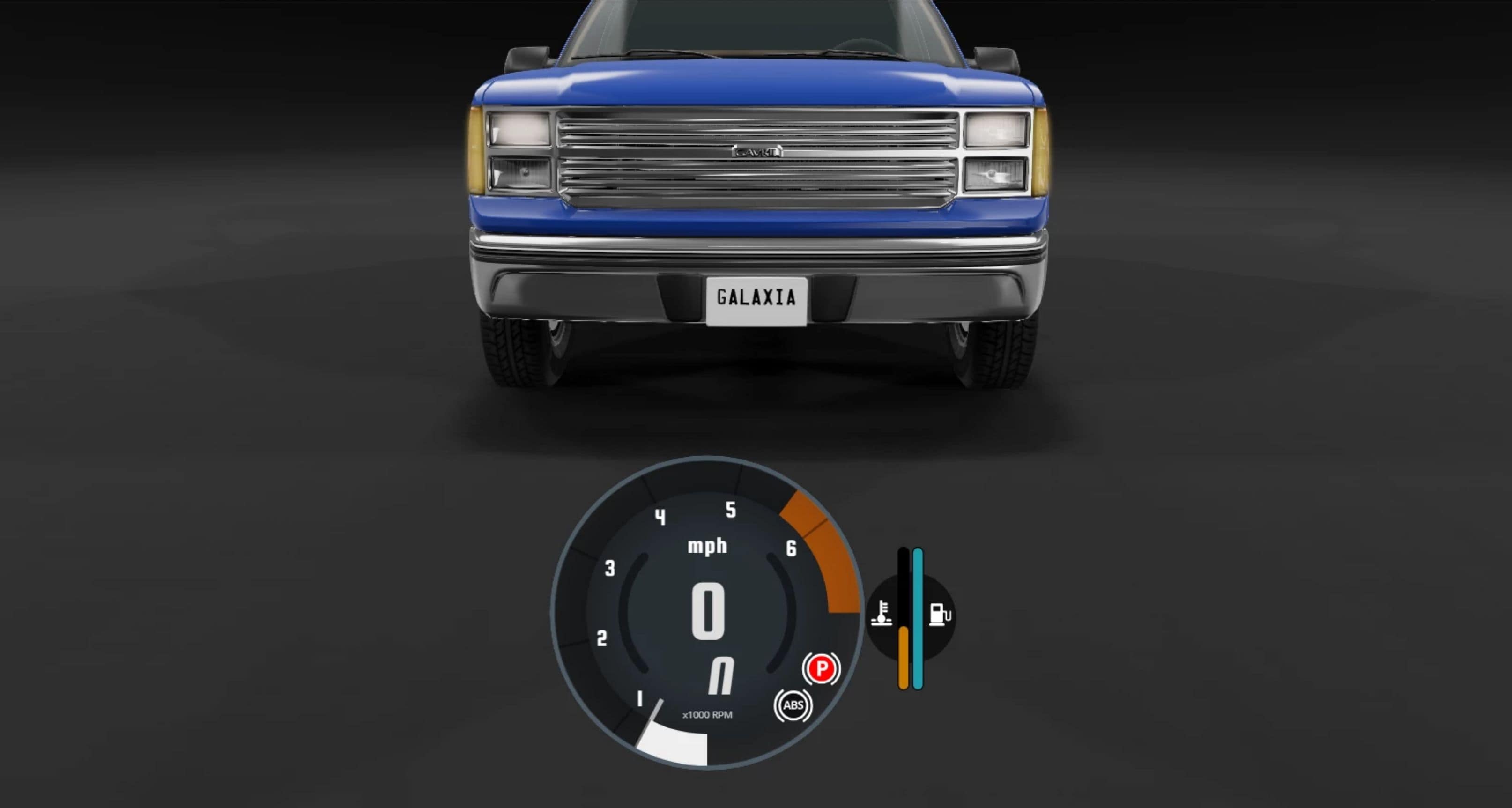Select the ABS indicator icon
Image resolution: width=1512 pixels, height=808 pixels.
pyautogui.click(x=793, y=705)
